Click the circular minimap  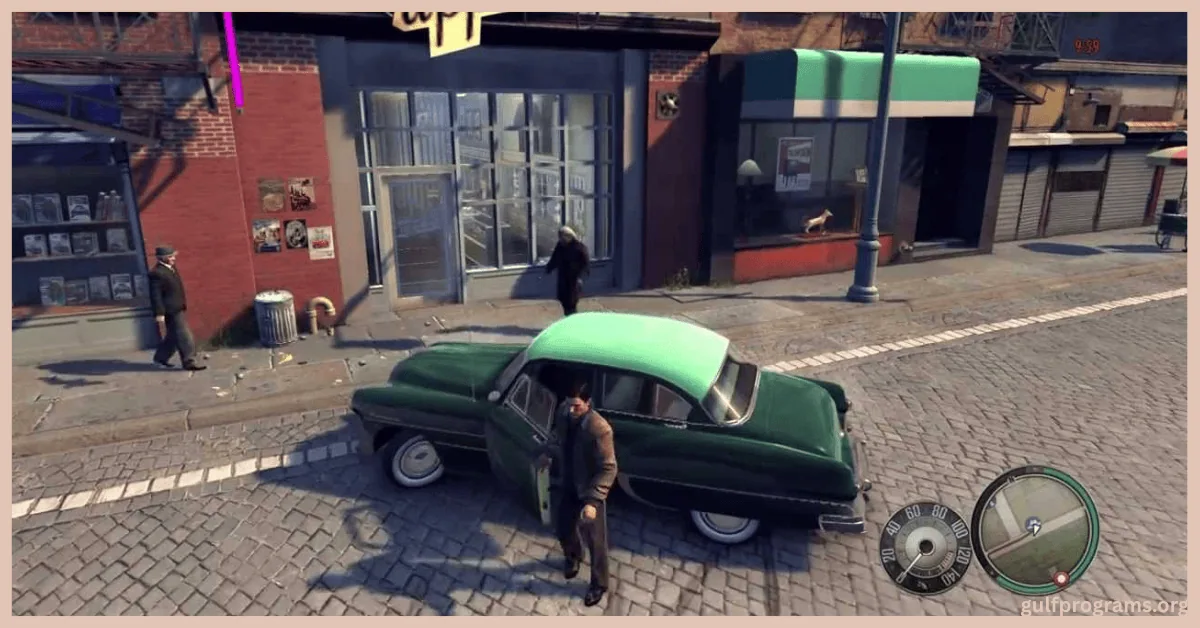(x=1034, y=529)
